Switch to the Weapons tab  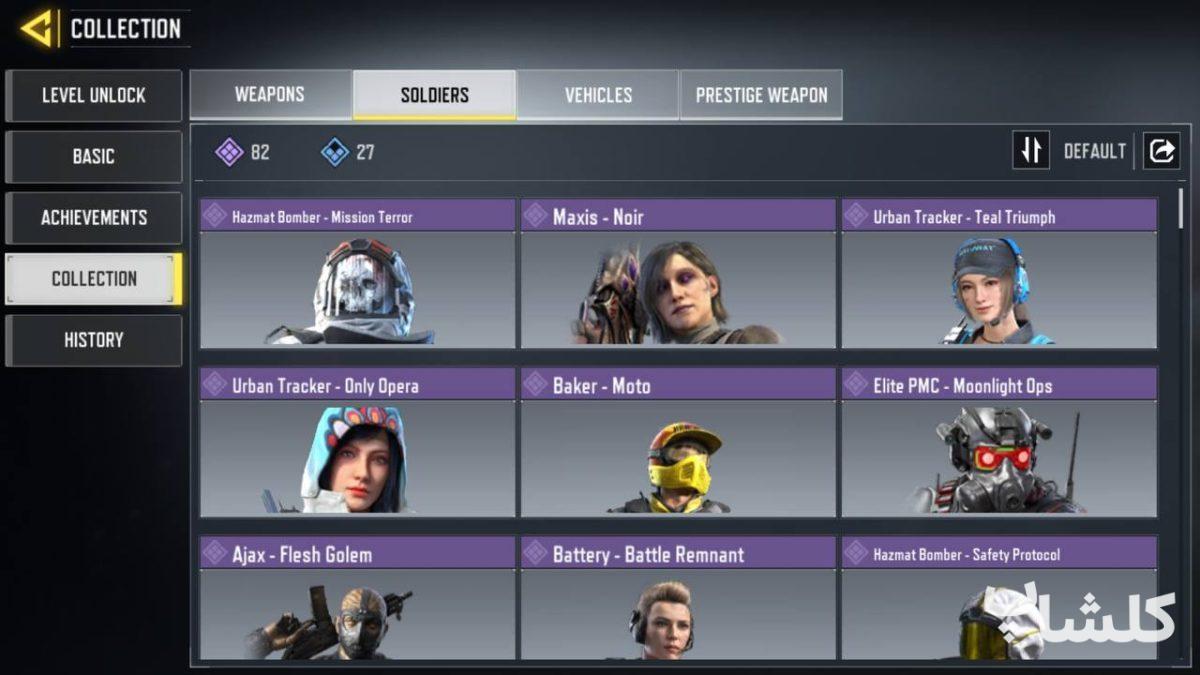(270, 95)
